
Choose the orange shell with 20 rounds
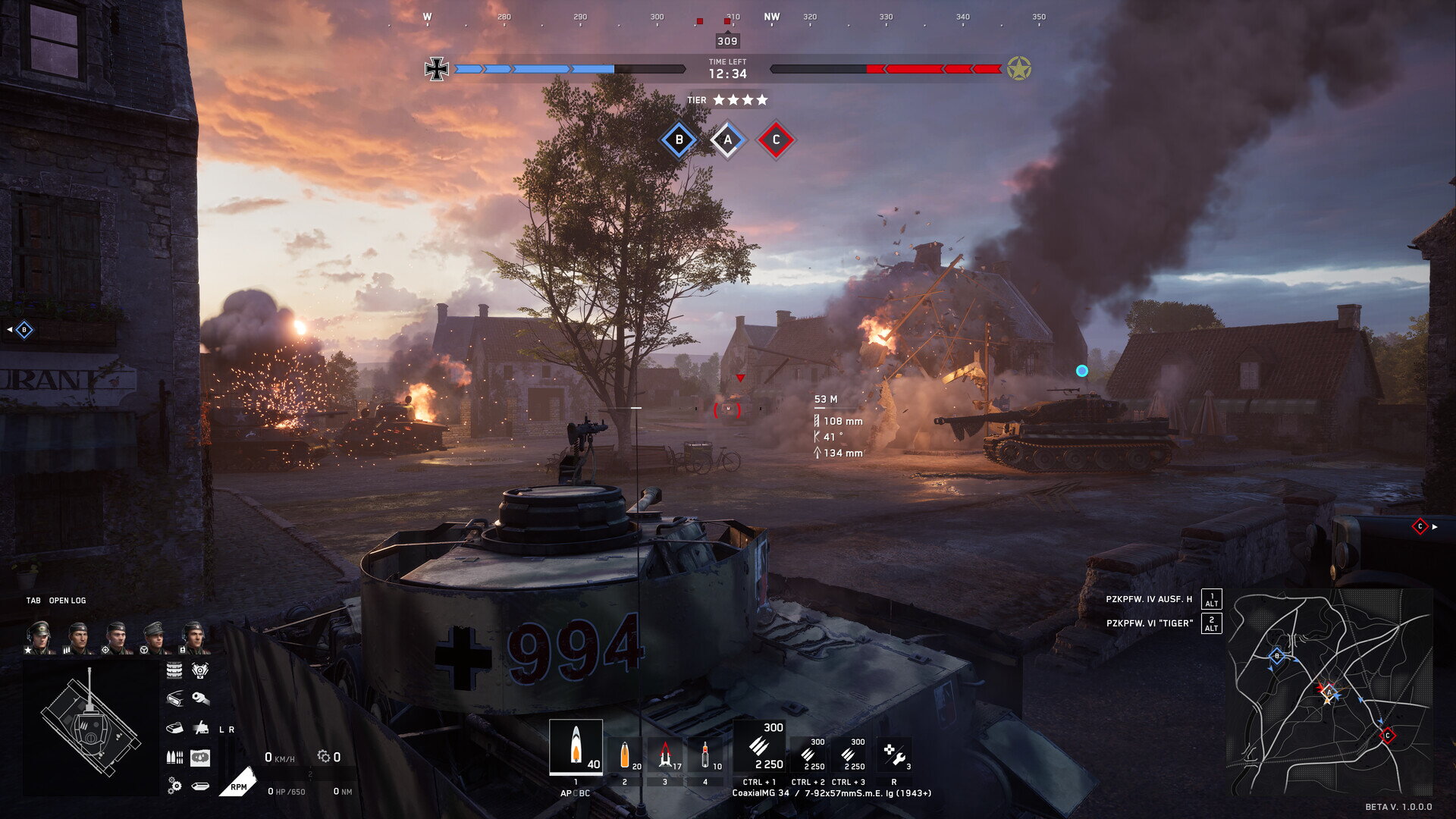tap(625, 755)
